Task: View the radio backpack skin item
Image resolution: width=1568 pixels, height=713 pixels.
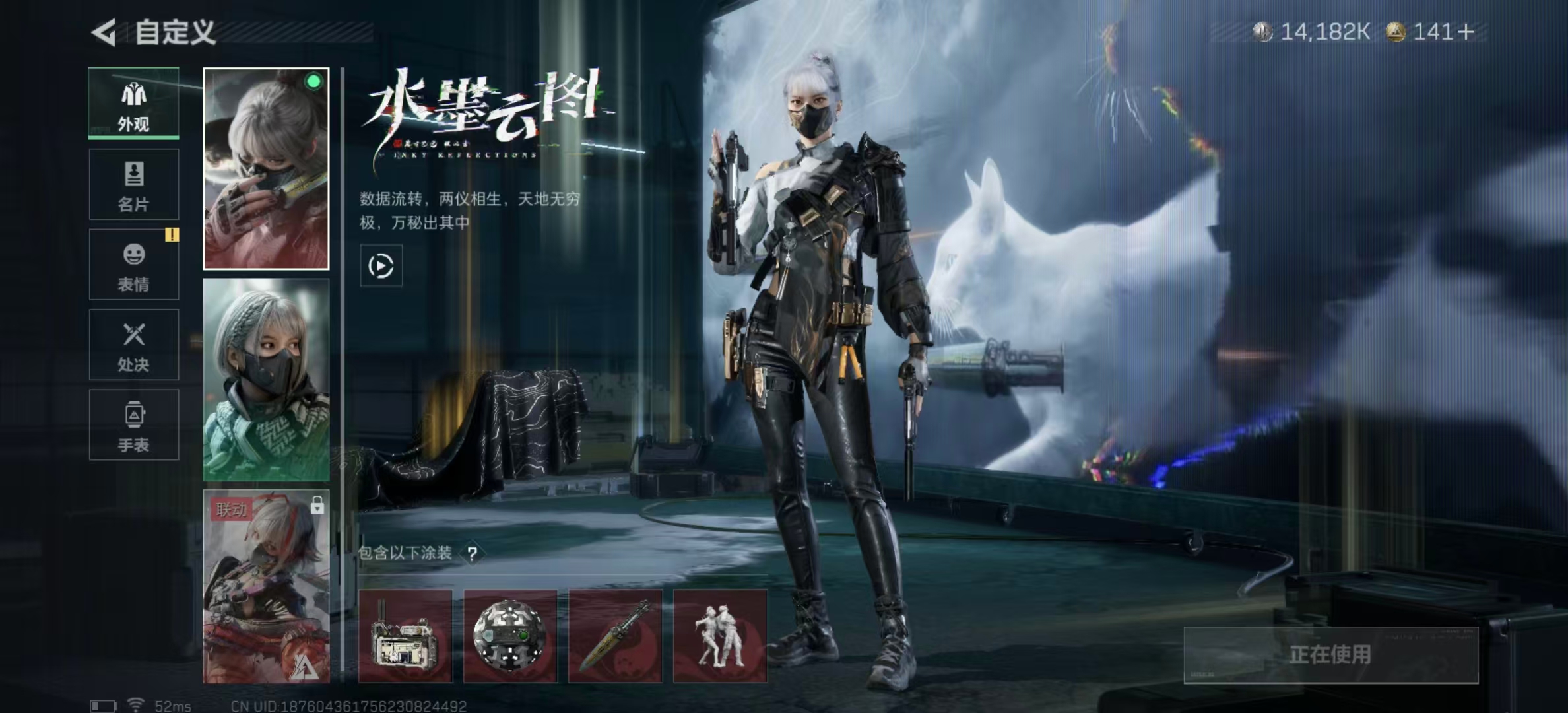Action: [x=405, y=636]
